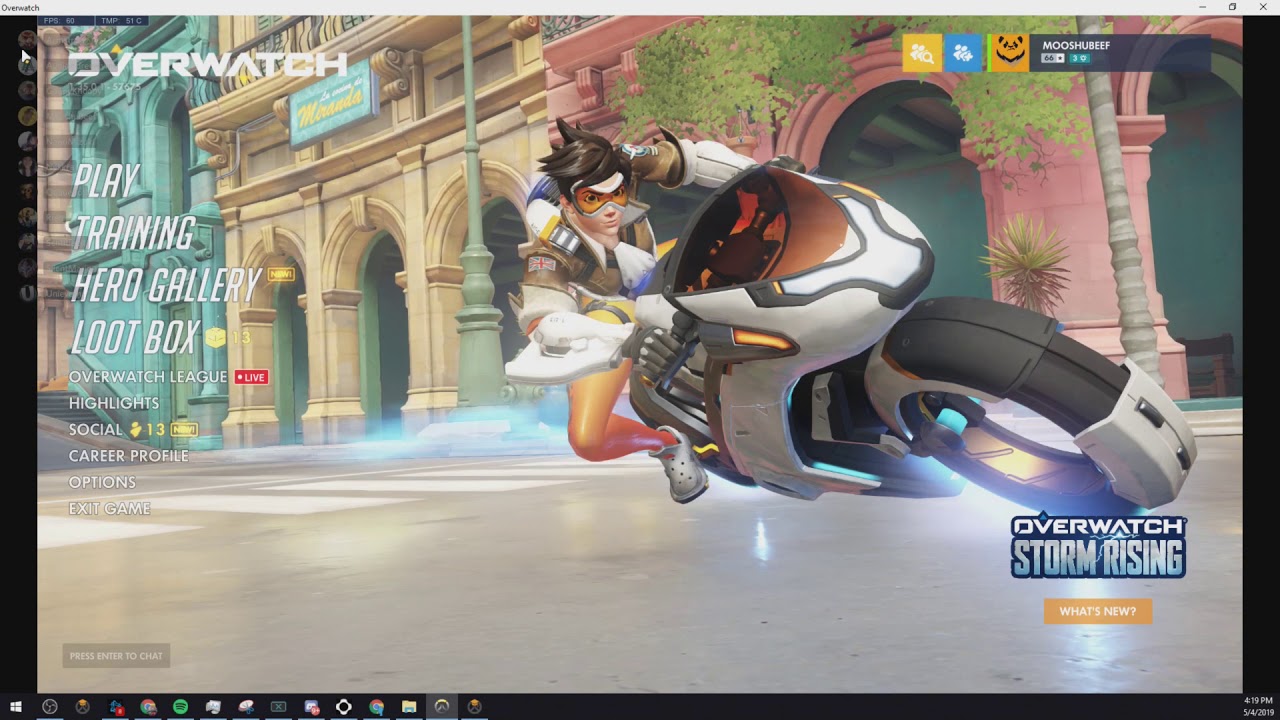Open the yellow find-a-group icon
The height and width of the screenshot is (720, 1280).
(x=922, y=53)
